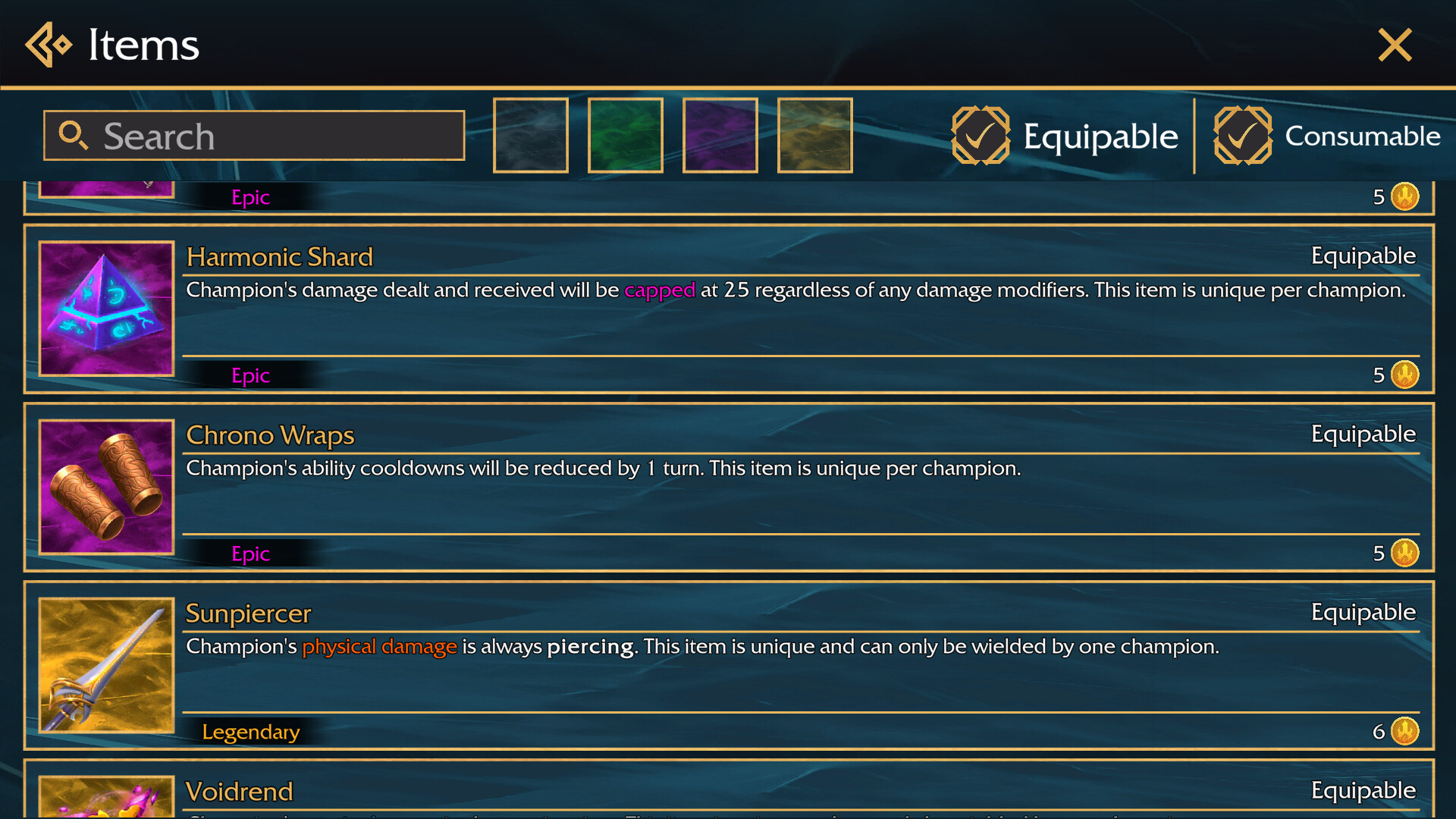Click the coin icon next to Chrono Wraps cost
The image size is (1456, 819).
pos(1407,553)
